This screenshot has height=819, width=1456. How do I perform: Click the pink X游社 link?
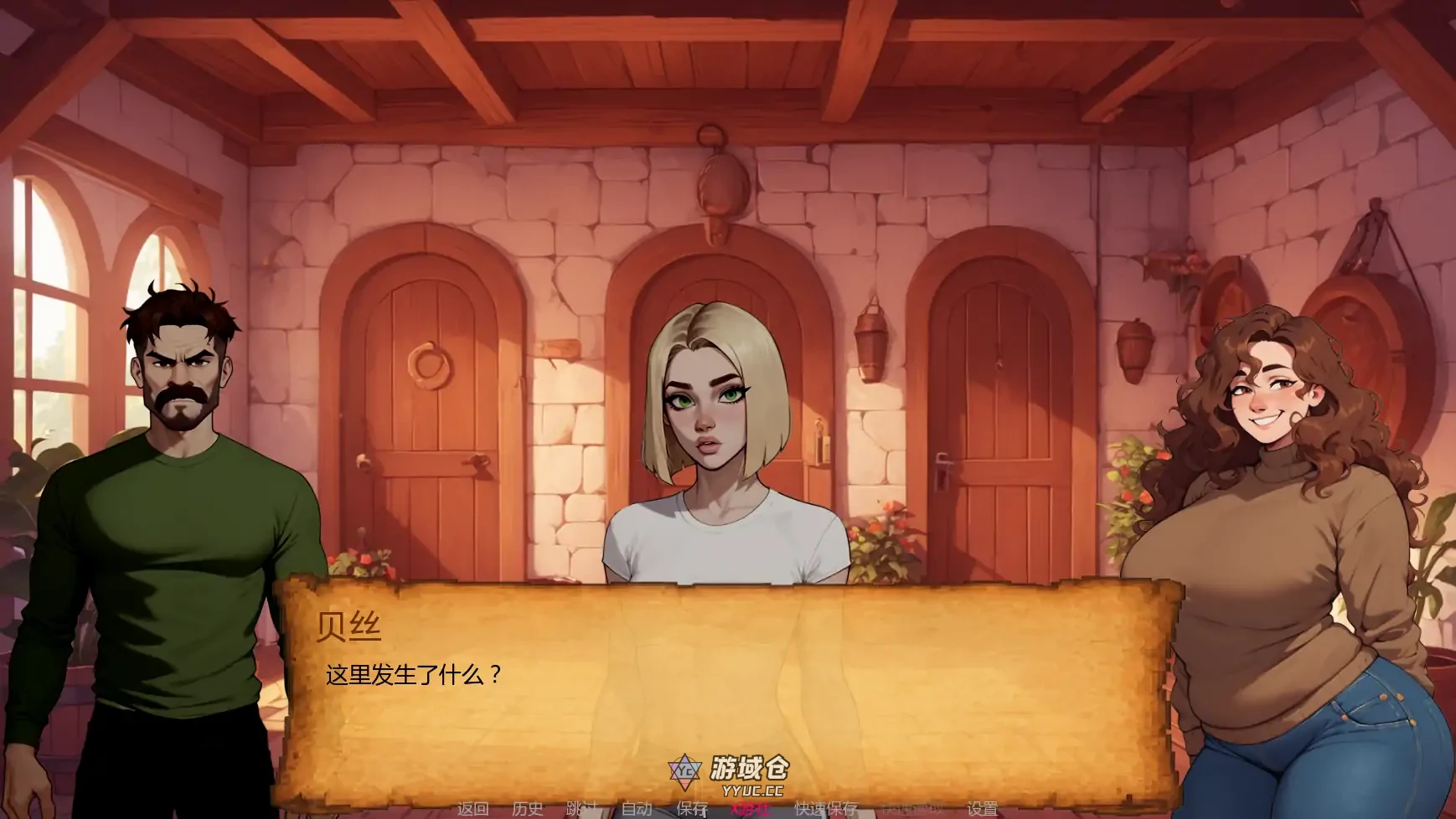pos(750,809)
